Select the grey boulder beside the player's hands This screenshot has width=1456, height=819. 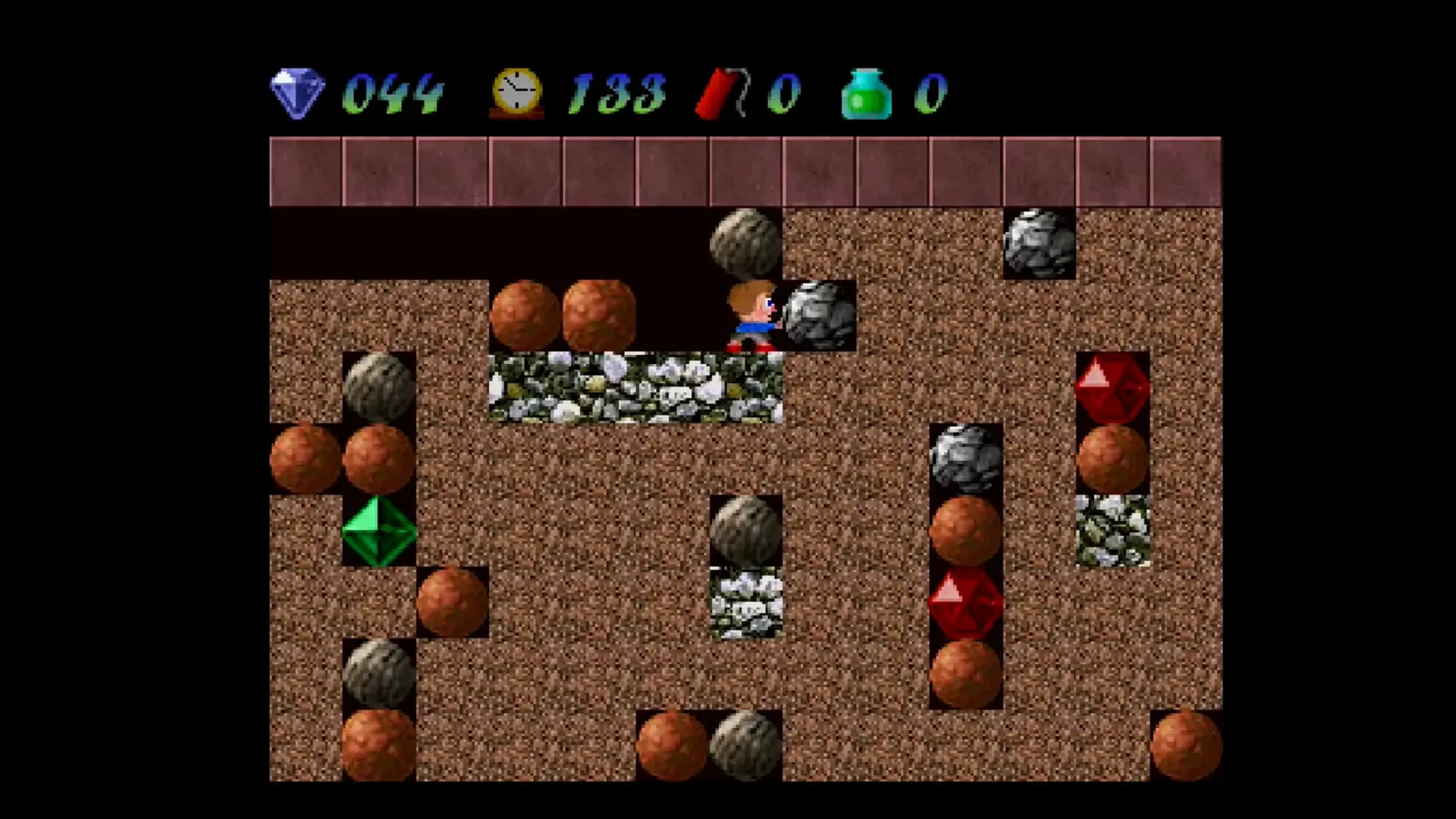coord(817,315)
